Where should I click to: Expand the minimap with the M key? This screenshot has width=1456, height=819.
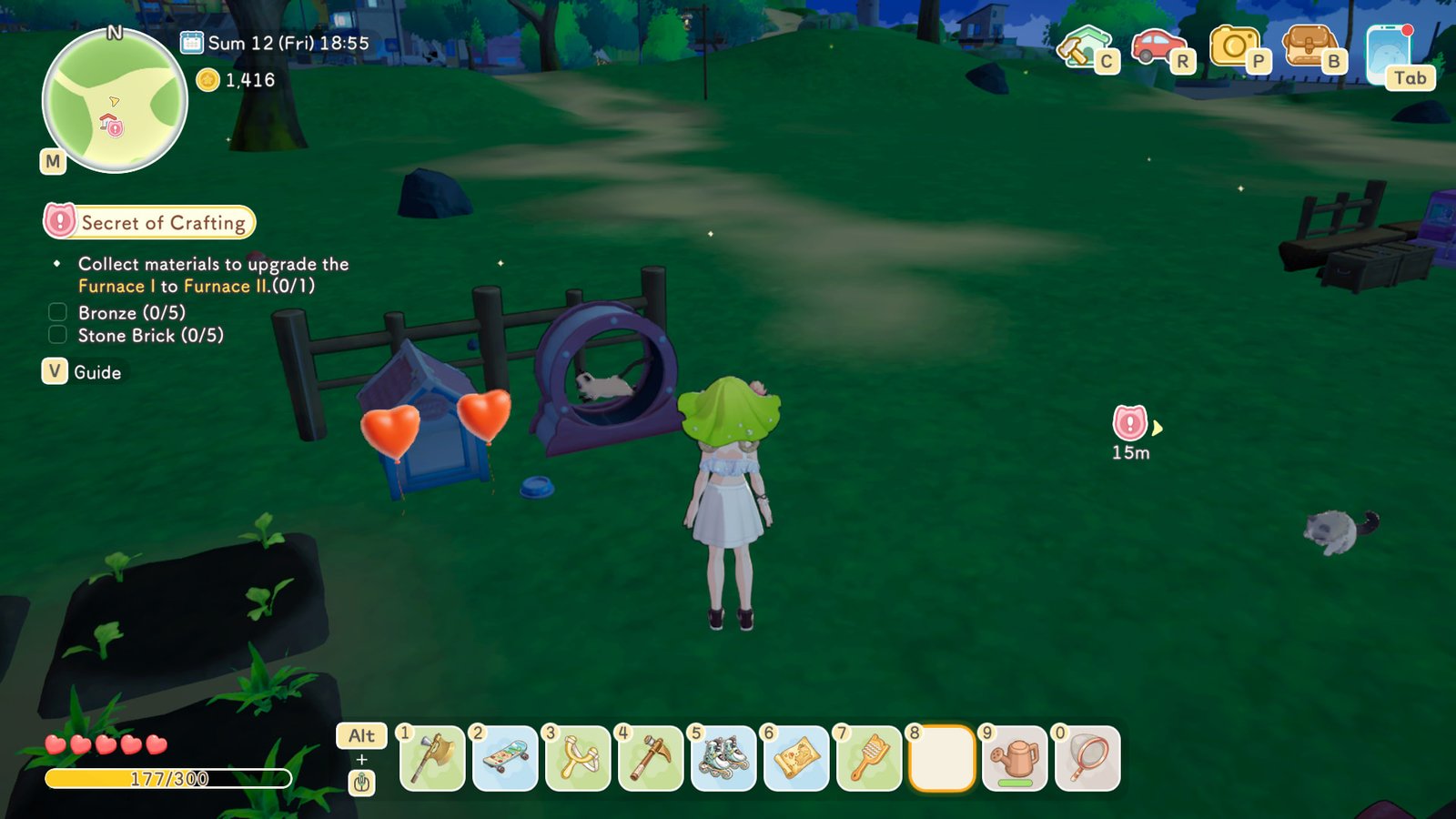coord(53,162)
